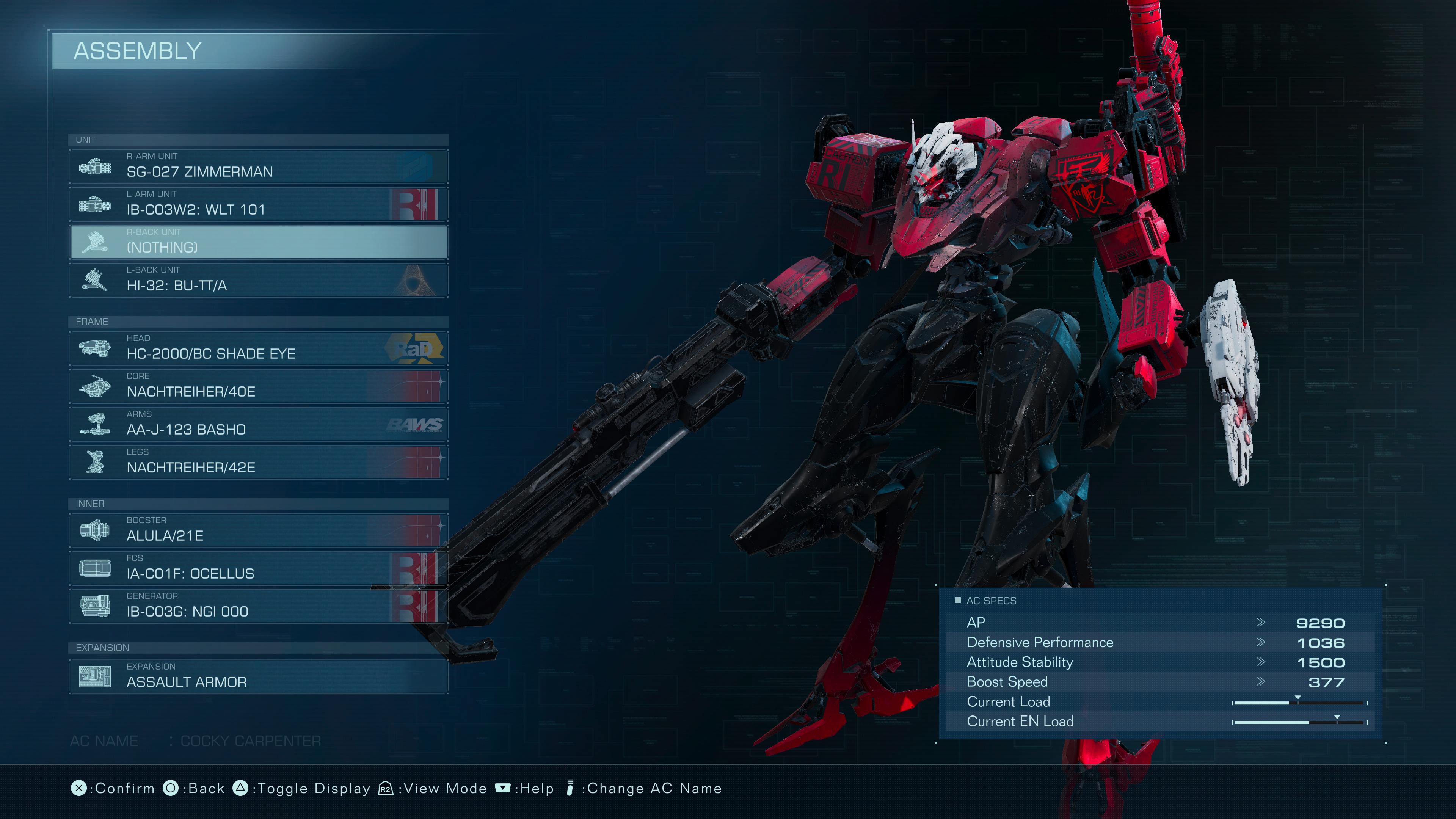Change the GENERATOR IB-C03G: NGI 000
1456x819 pixels.
(258, 606)
